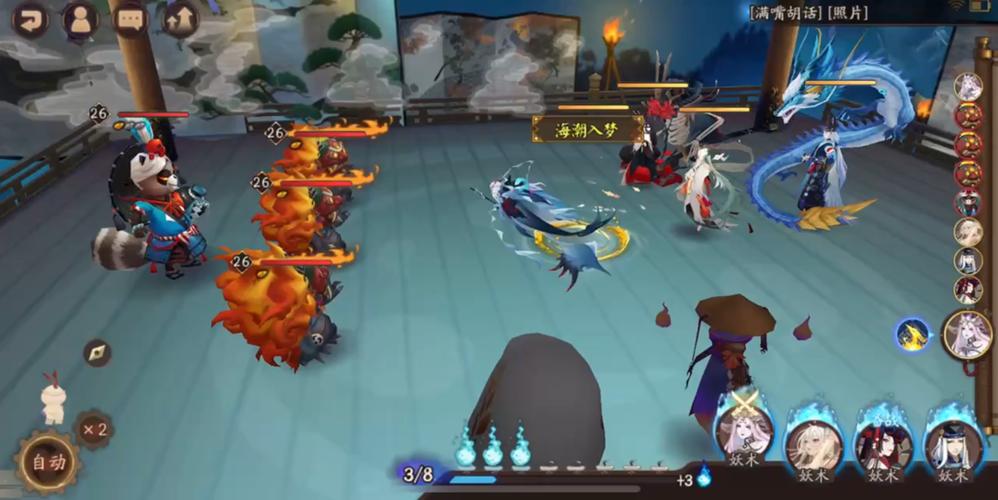Open the chat speech bubble
Image resolution: width=998 pixels, height=500 pixels.
point(130,19)
